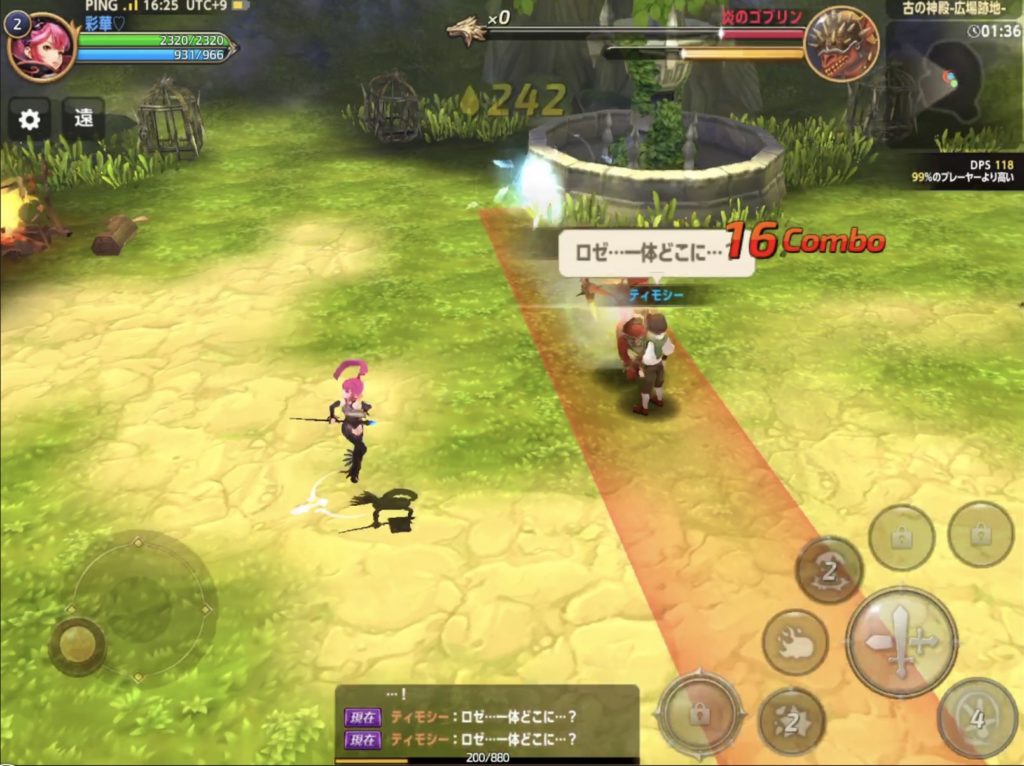Tap the sword basic attack button

click(x=901, y=641)
